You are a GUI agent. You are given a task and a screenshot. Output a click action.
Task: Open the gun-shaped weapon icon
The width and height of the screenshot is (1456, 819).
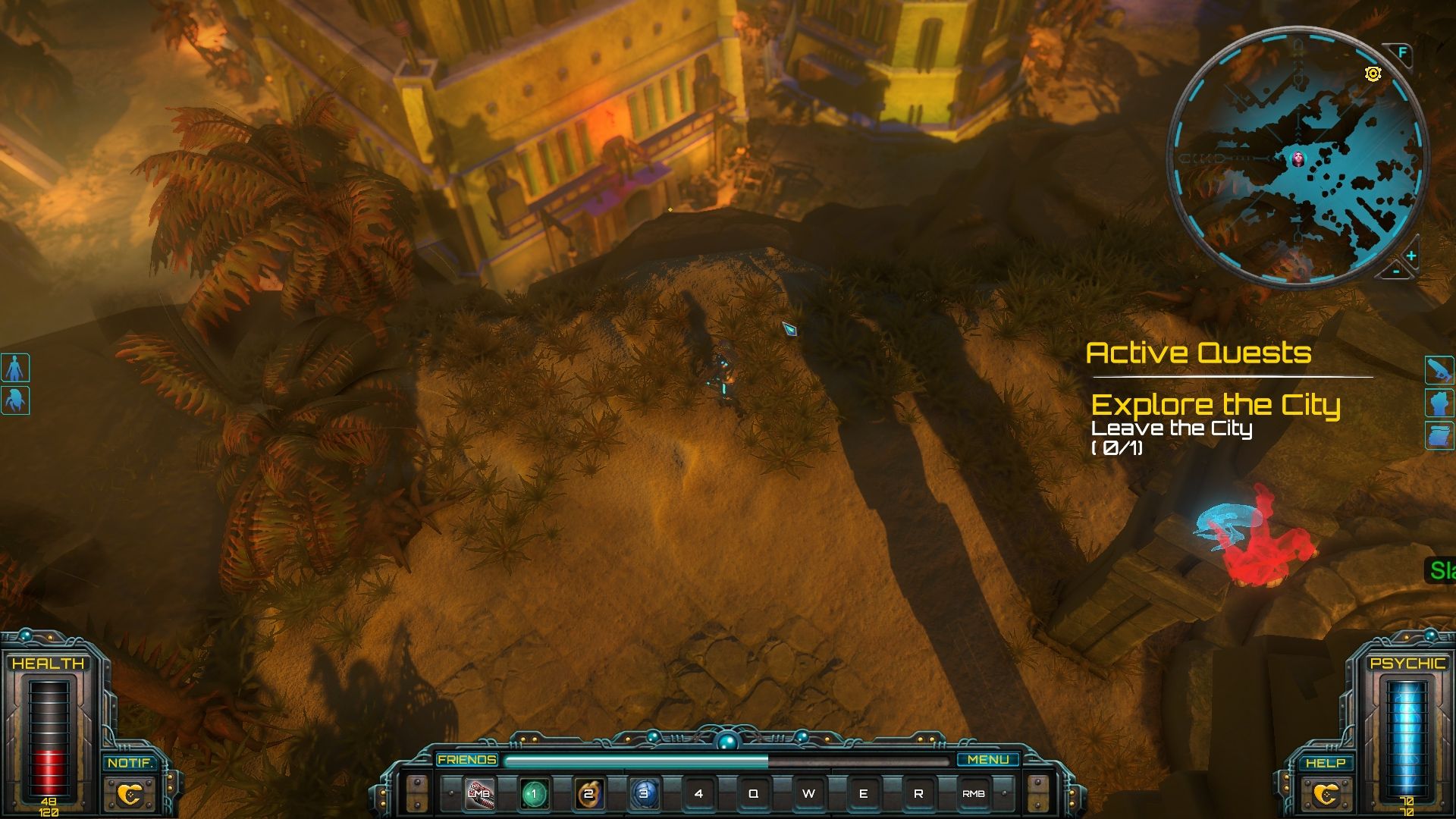[1439, 370]
